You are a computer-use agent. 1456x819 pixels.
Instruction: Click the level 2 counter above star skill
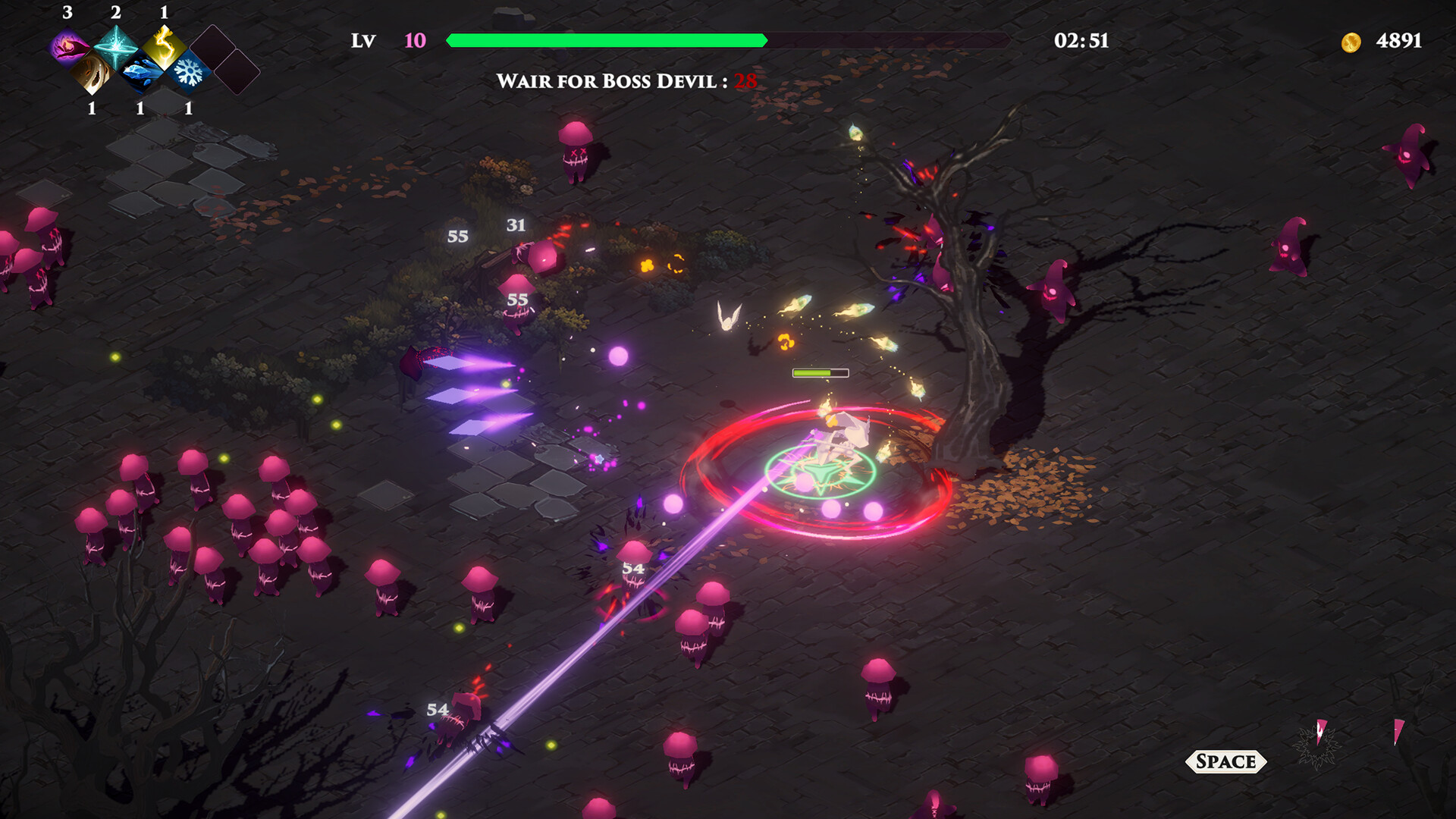(116, 13)
